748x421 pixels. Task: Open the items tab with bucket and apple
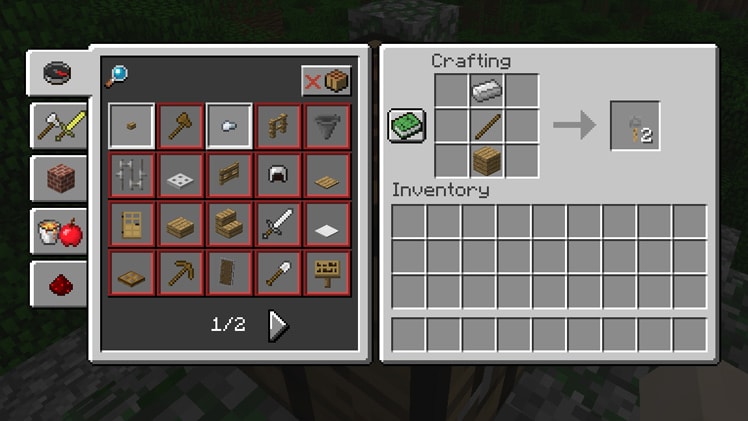(x=60, y=231)
